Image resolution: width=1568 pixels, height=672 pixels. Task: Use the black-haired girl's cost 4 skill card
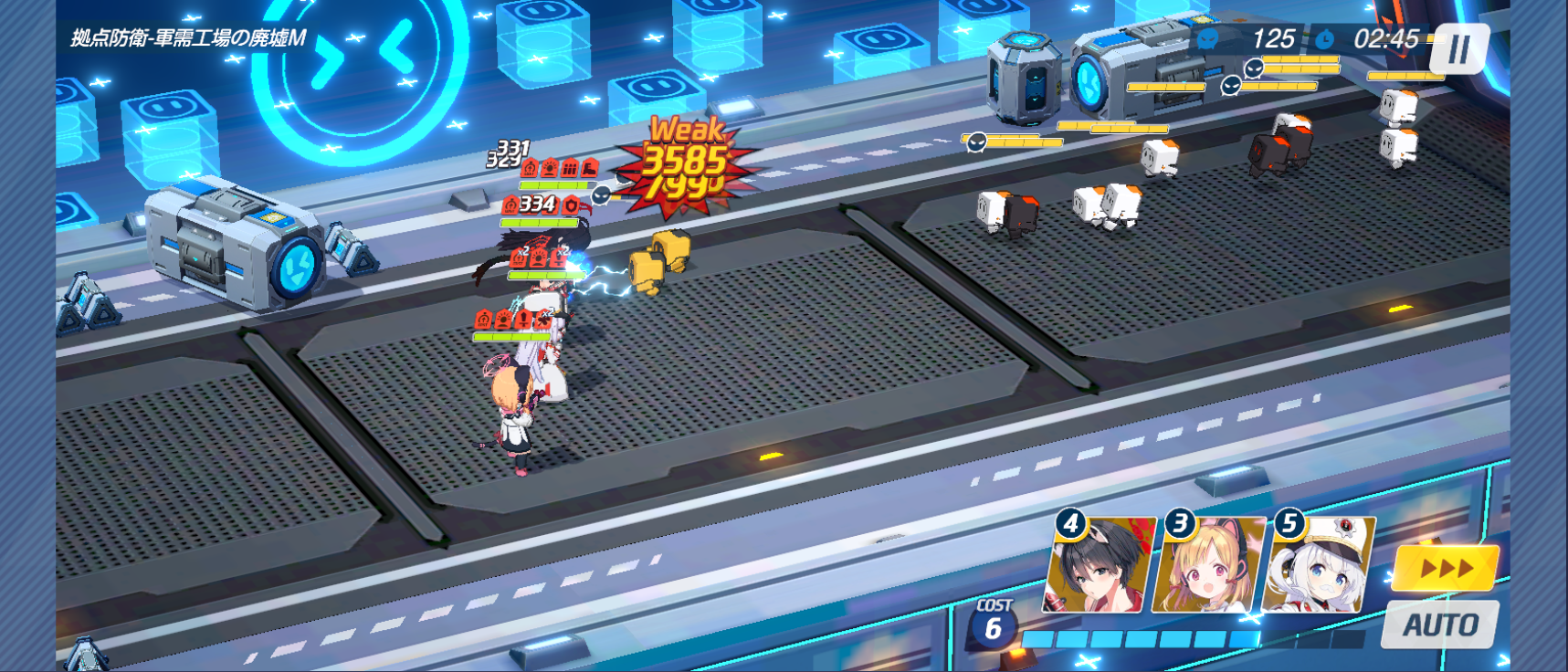(x=1099, y=566)
